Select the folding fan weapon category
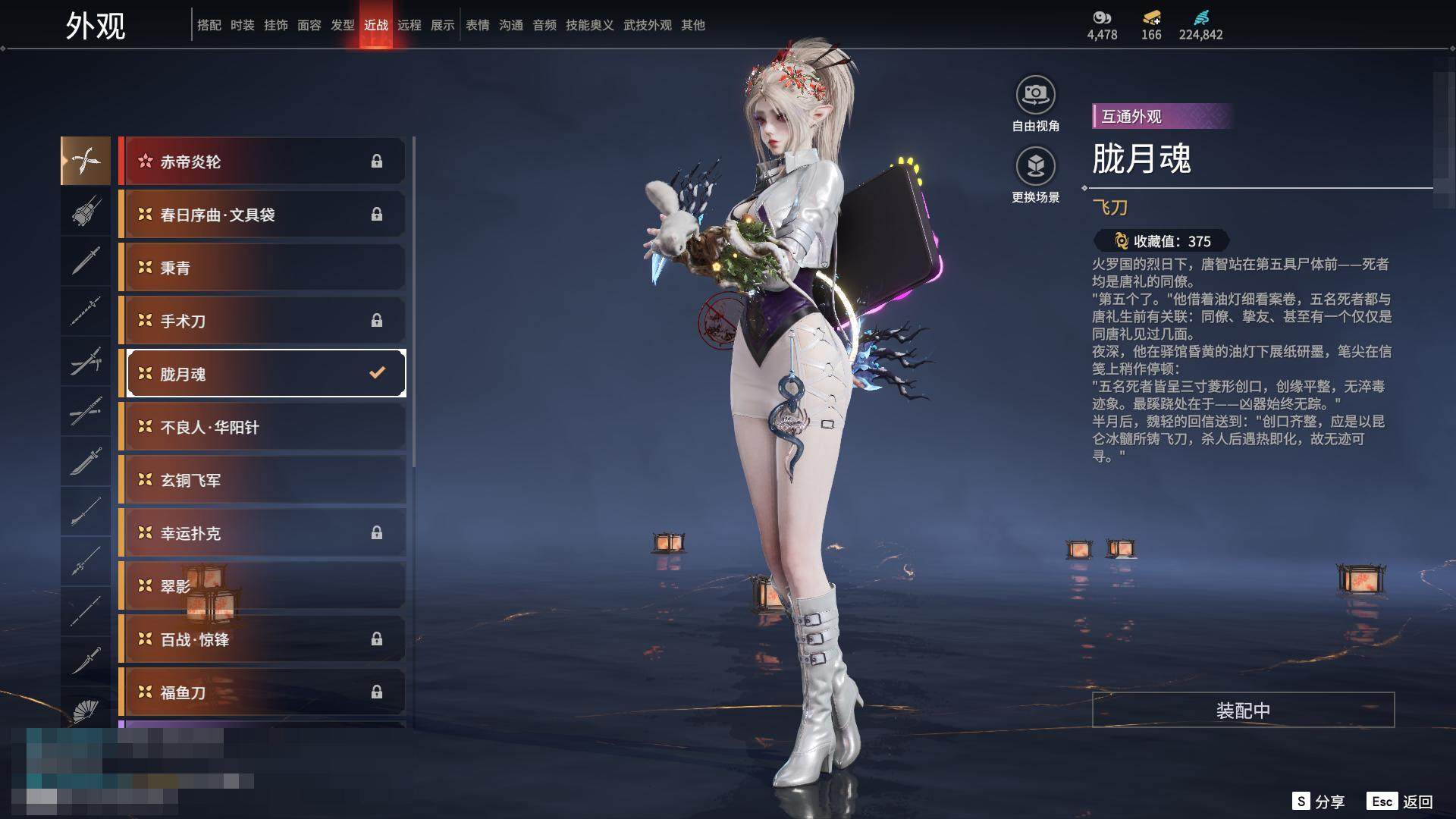Screen dimensions: 1456x819 pyautogui.click(x=86, y=711)
